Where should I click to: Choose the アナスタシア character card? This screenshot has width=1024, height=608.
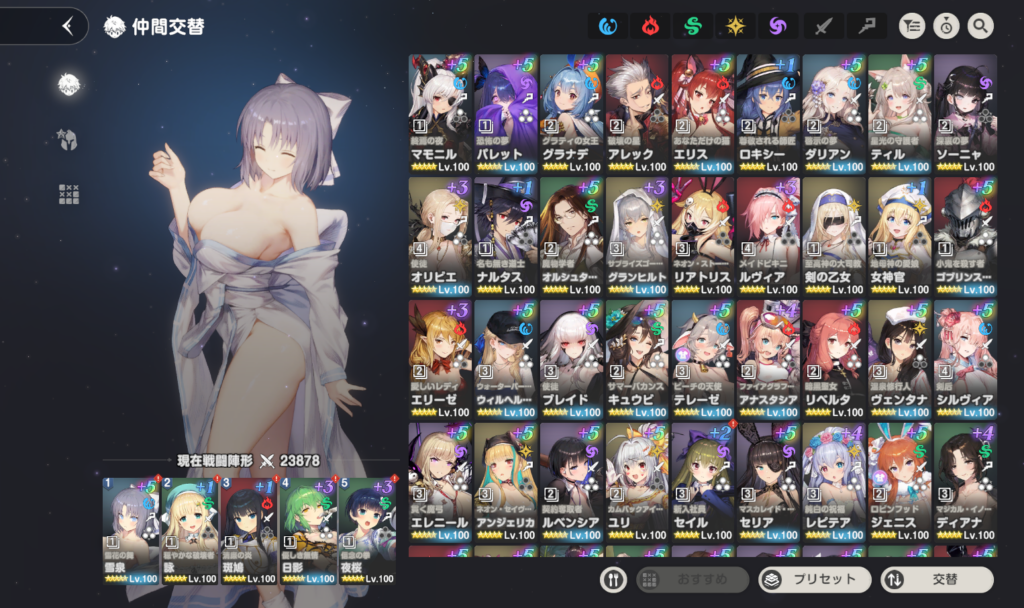[768, 358]
